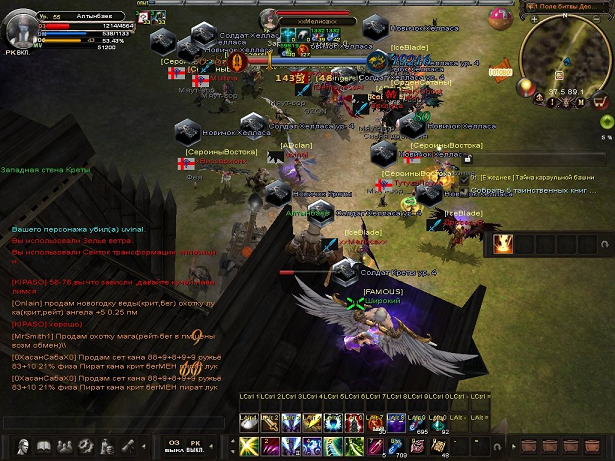Image resolution: width=615 pixels, height=461 pixels.
Task: Click the circular minimap
Action: click(x=565, y=58)
